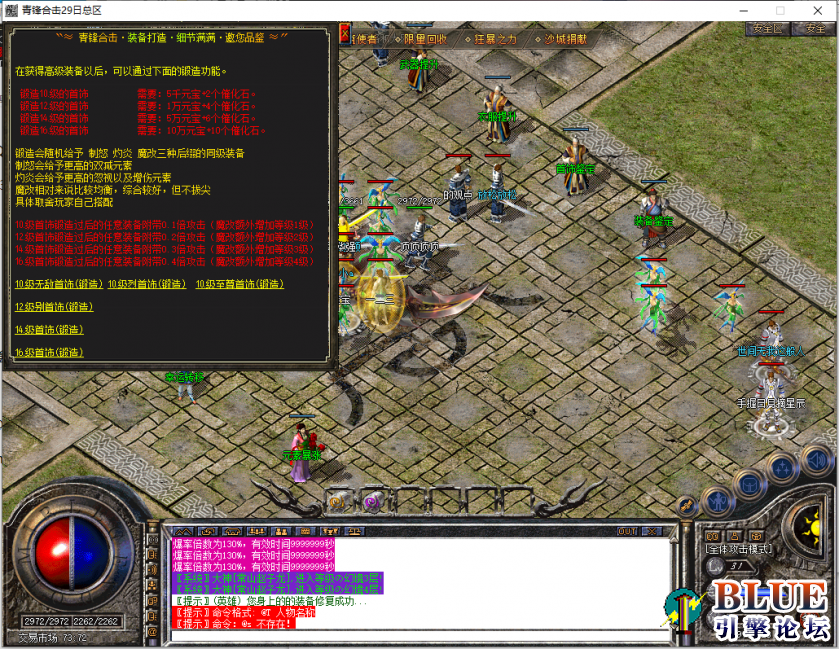Close the forging dialog with the X
Viewport: 839px width, 649px height.
tap(345, 35)
